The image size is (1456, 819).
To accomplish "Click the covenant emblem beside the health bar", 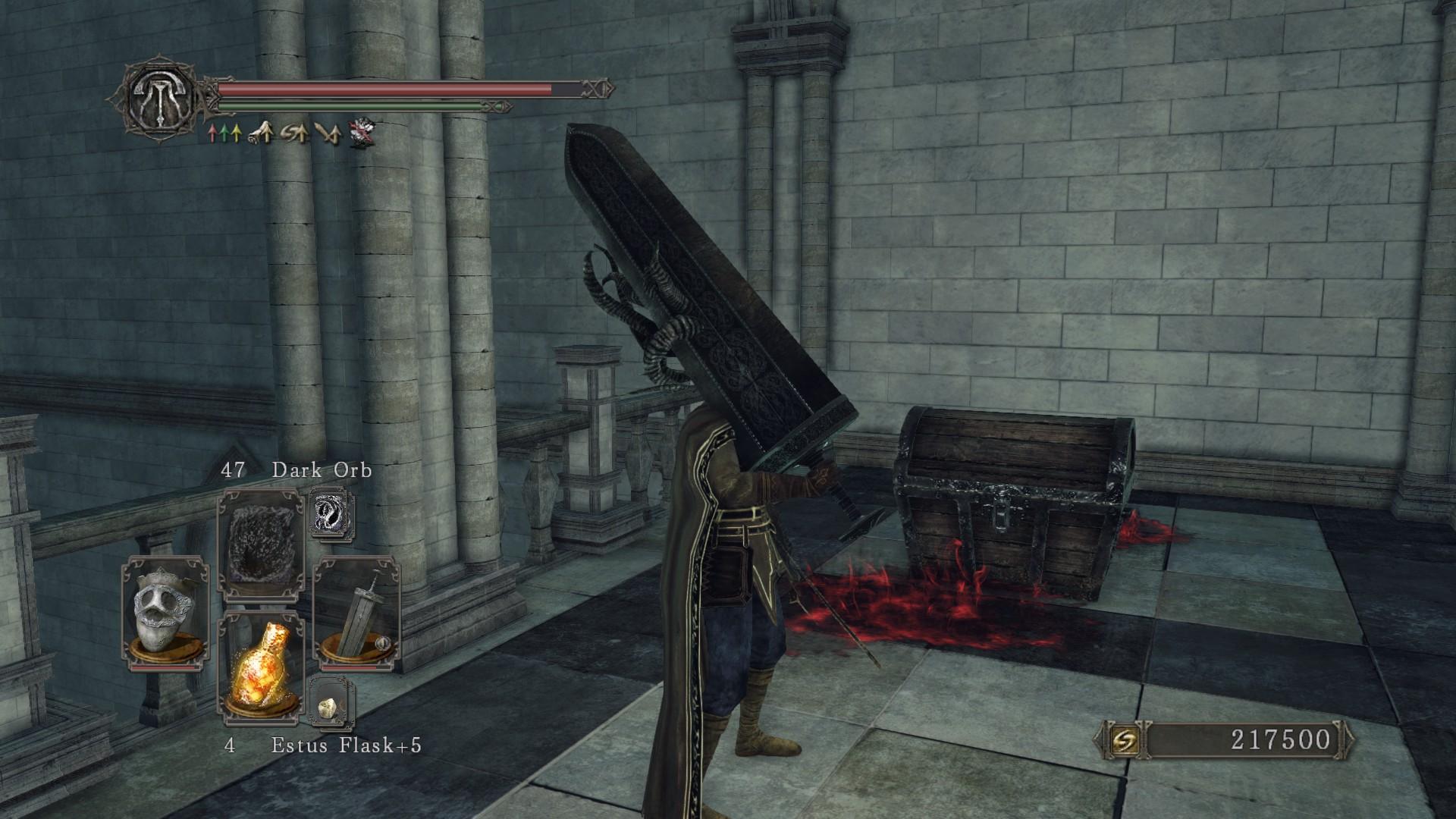I will pos(160,97).
